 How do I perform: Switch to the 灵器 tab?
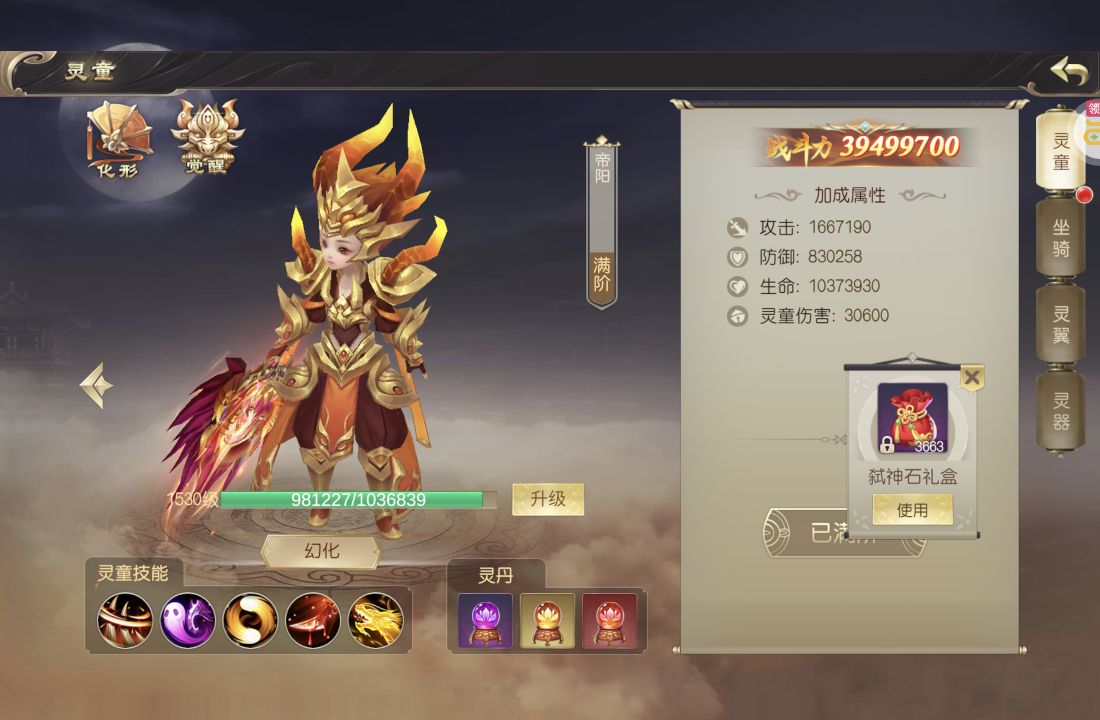coord(1060,410)
